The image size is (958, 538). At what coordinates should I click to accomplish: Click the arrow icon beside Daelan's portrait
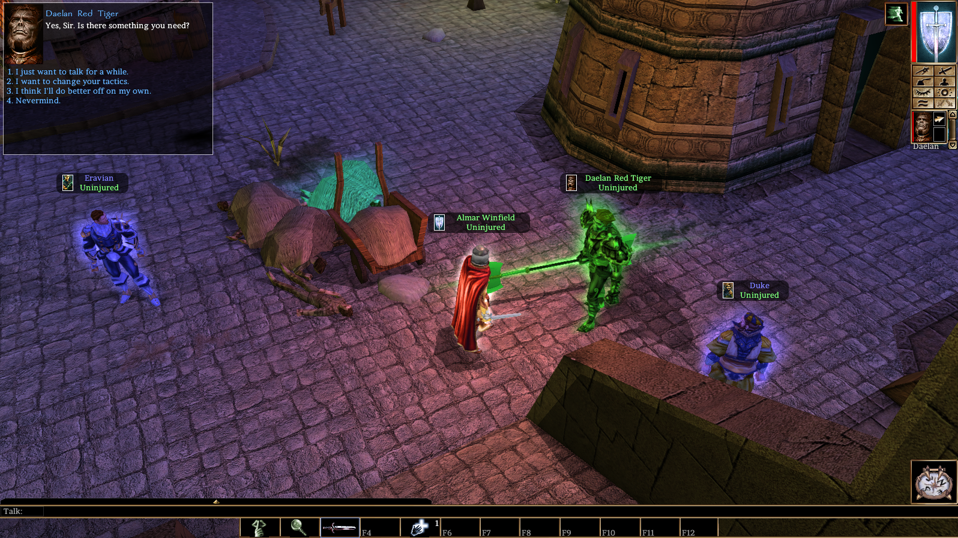(940, 121)
